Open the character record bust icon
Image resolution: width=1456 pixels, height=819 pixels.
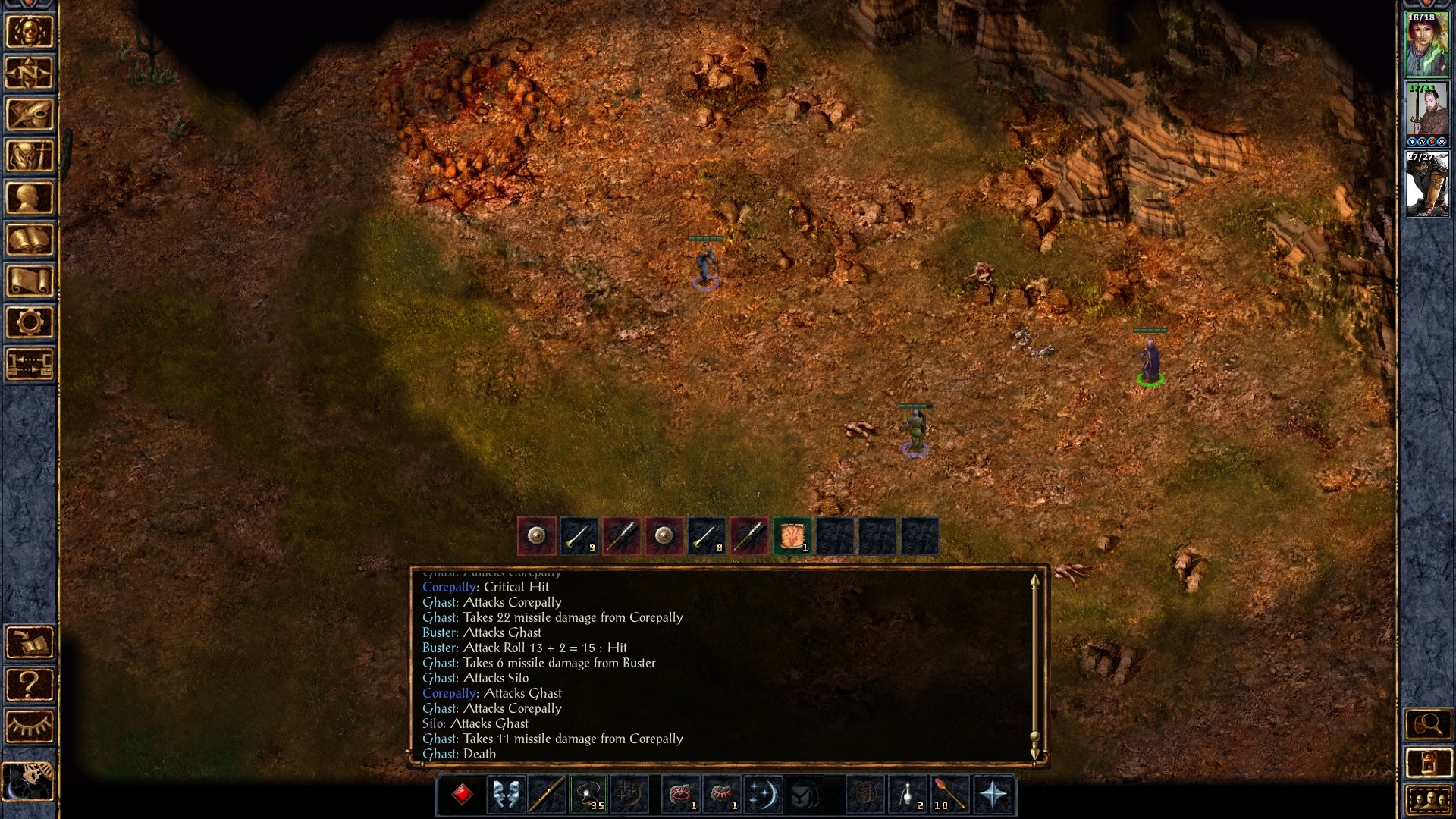tap(30, 199)
